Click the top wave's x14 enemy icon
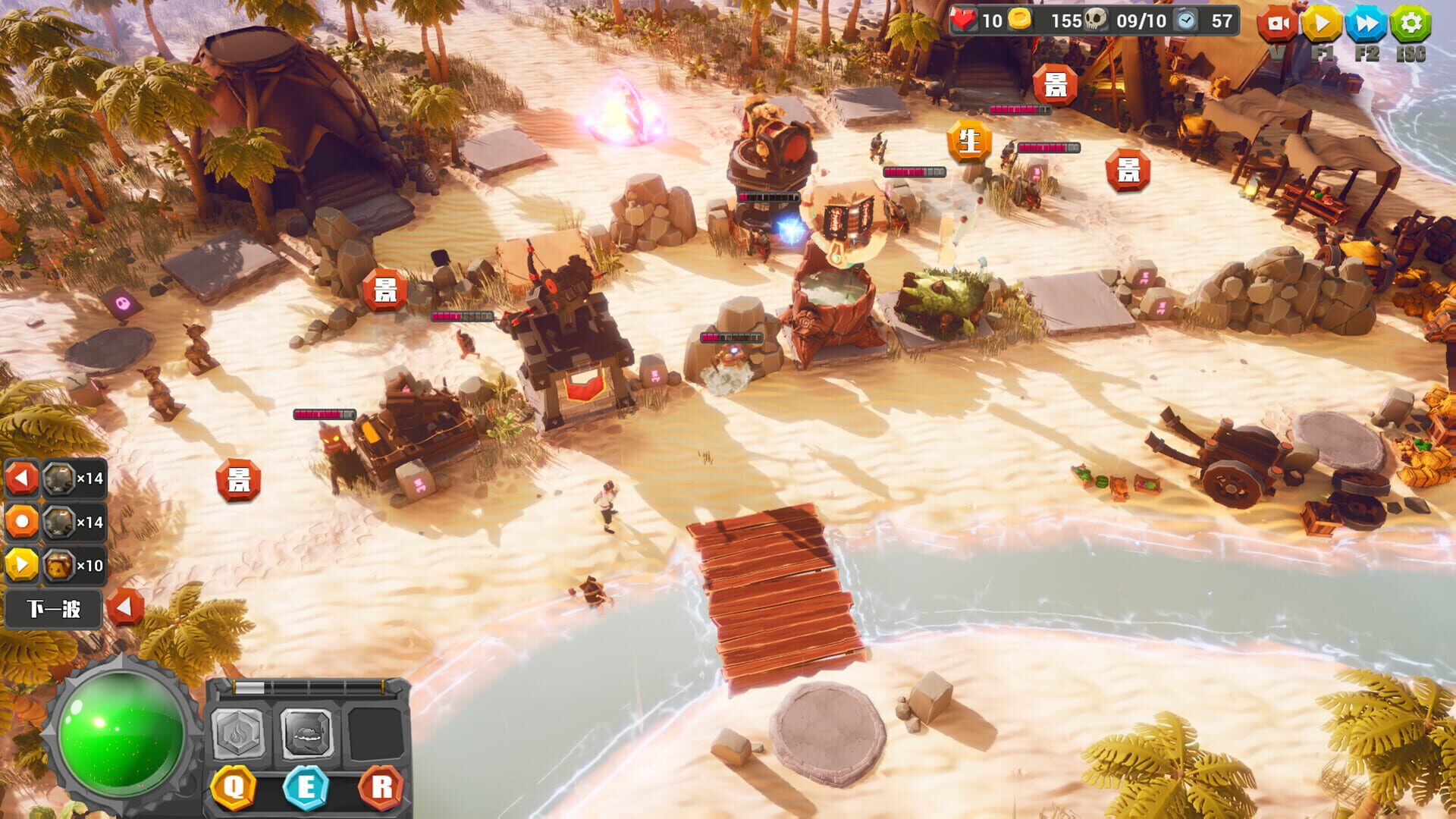The image size is (1456, 819). 61,478
